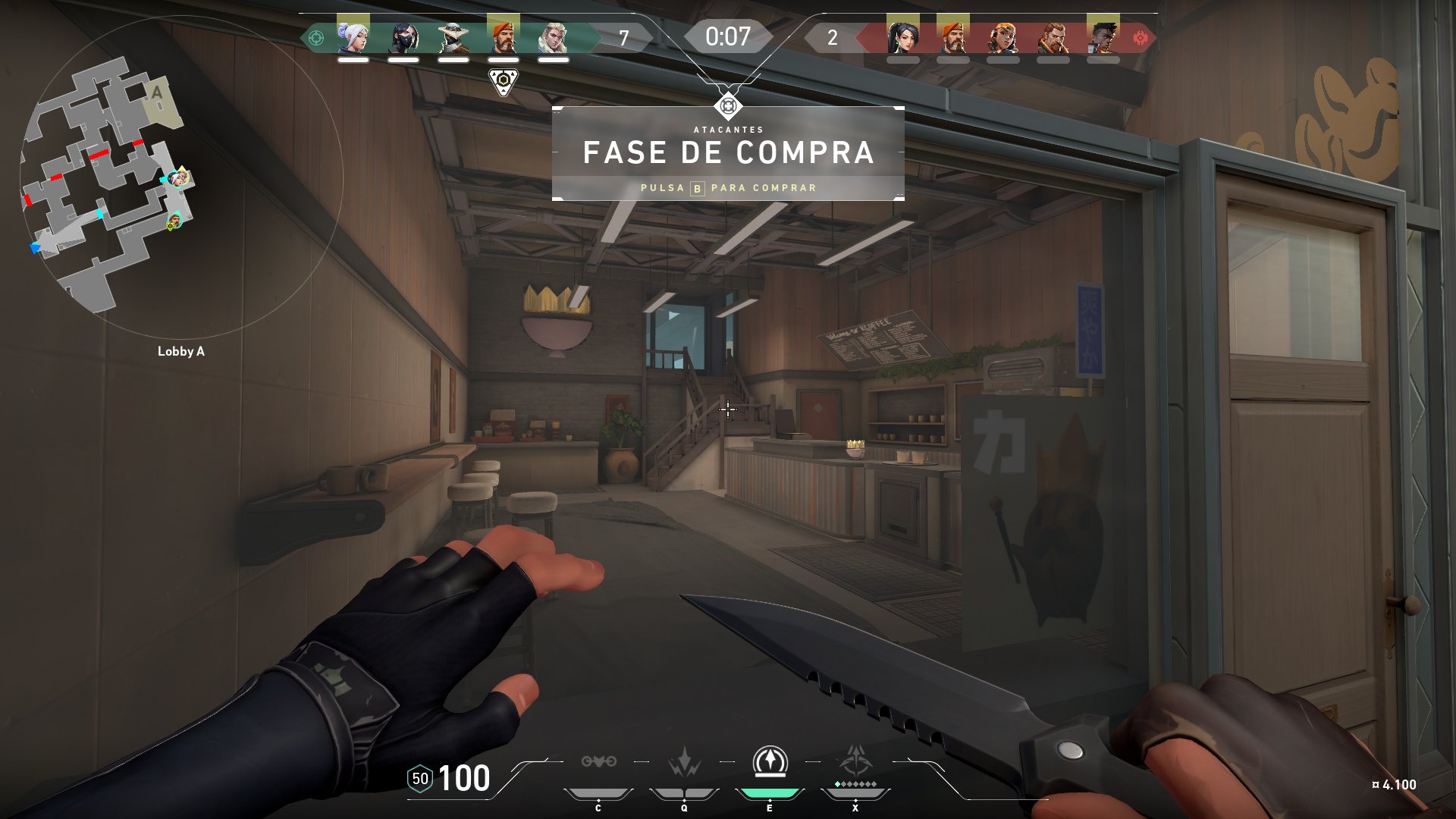Activate the Recon Bolt ability icon
Screen dimensions: 1456x819
pos(770,762)
